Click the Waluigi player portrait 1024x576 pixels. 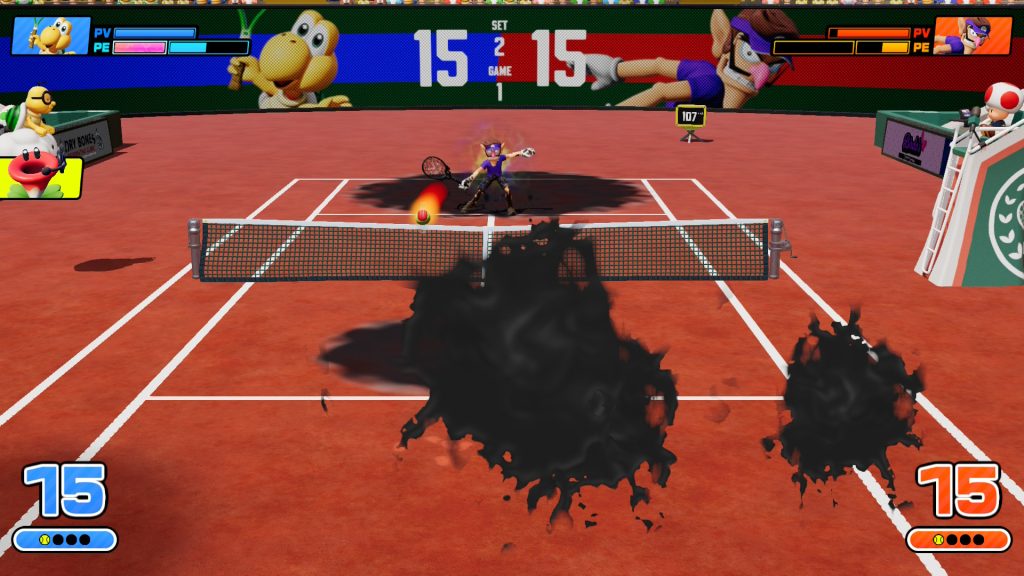pos(972,36)
